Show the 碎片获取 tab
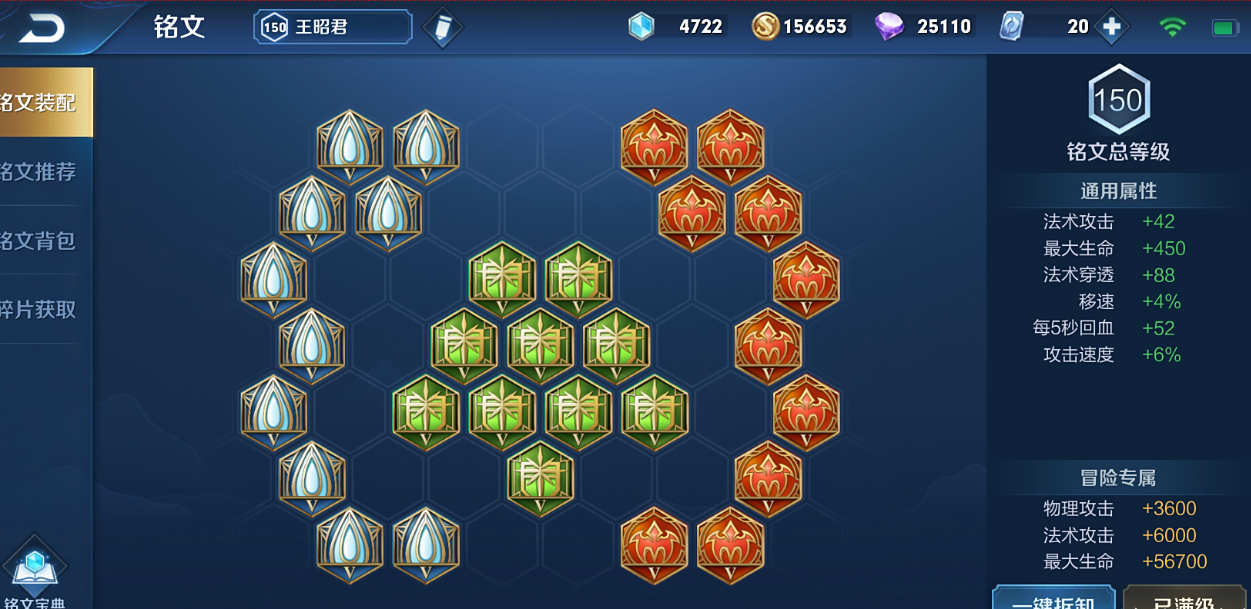Screen dimensions: 1251x609 click(x=44, y=310)
